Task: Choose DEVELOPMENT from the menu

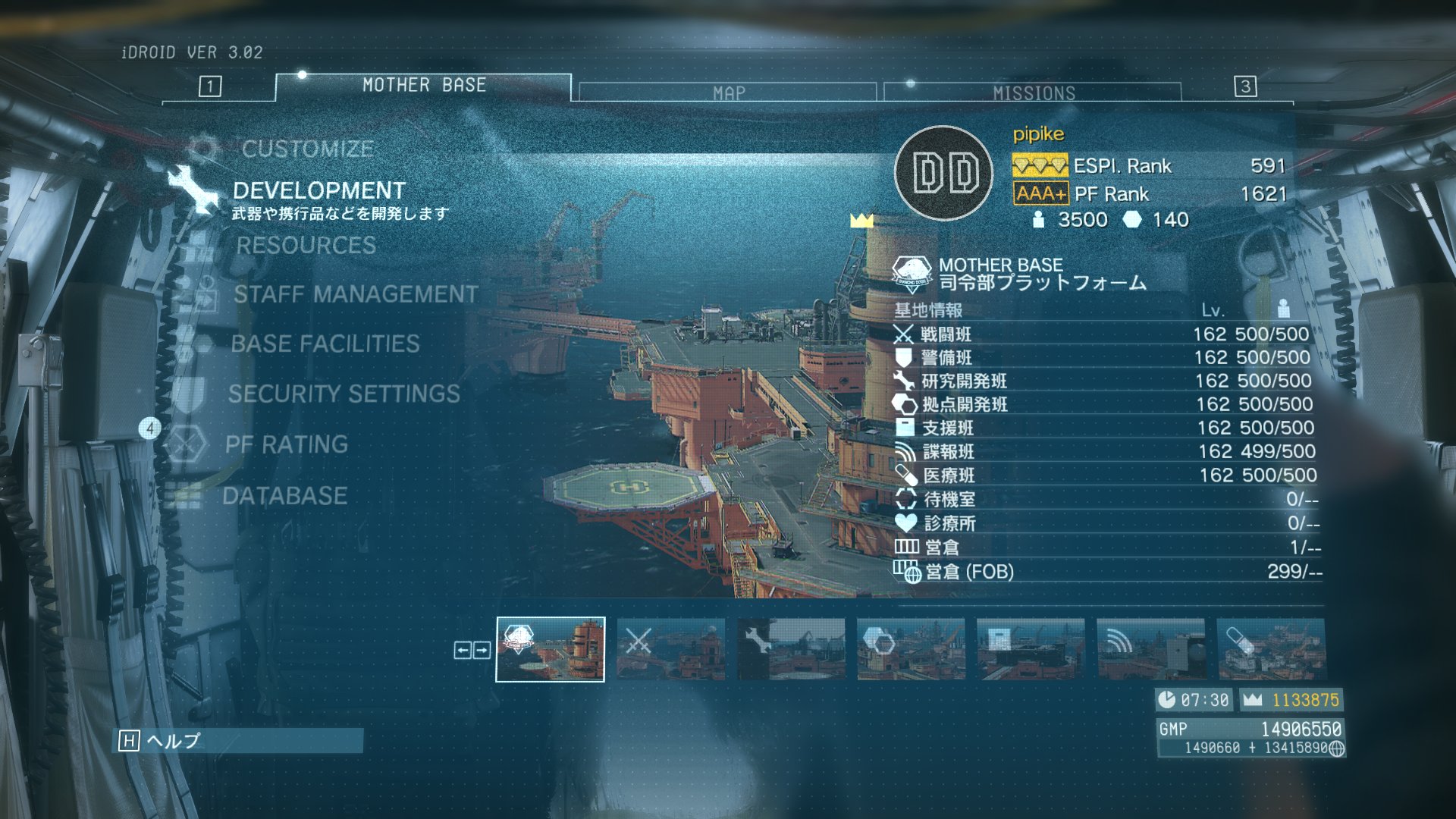Action: pos(318,190)
